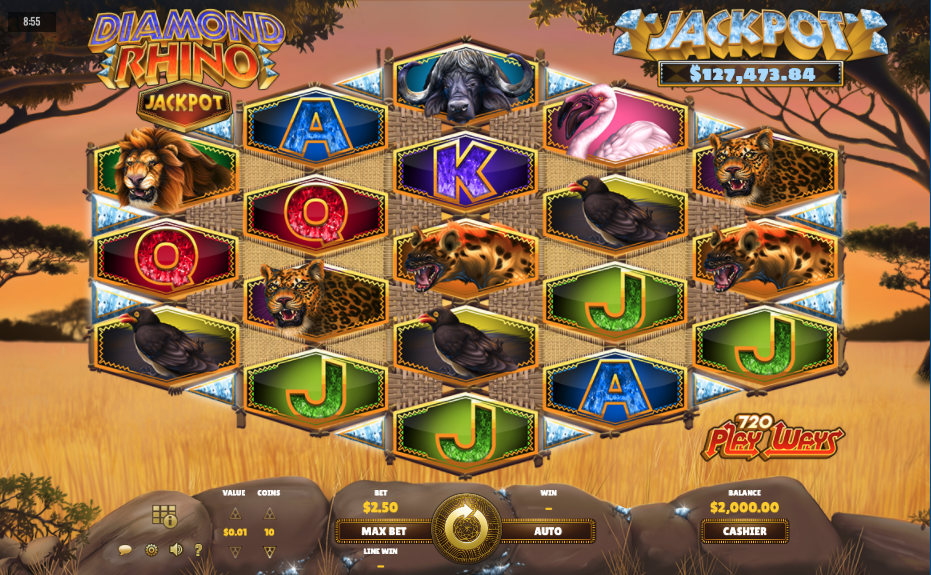The image size is (931, 575).
Task: Click the Max Bet button
Action: pos(384,531)
